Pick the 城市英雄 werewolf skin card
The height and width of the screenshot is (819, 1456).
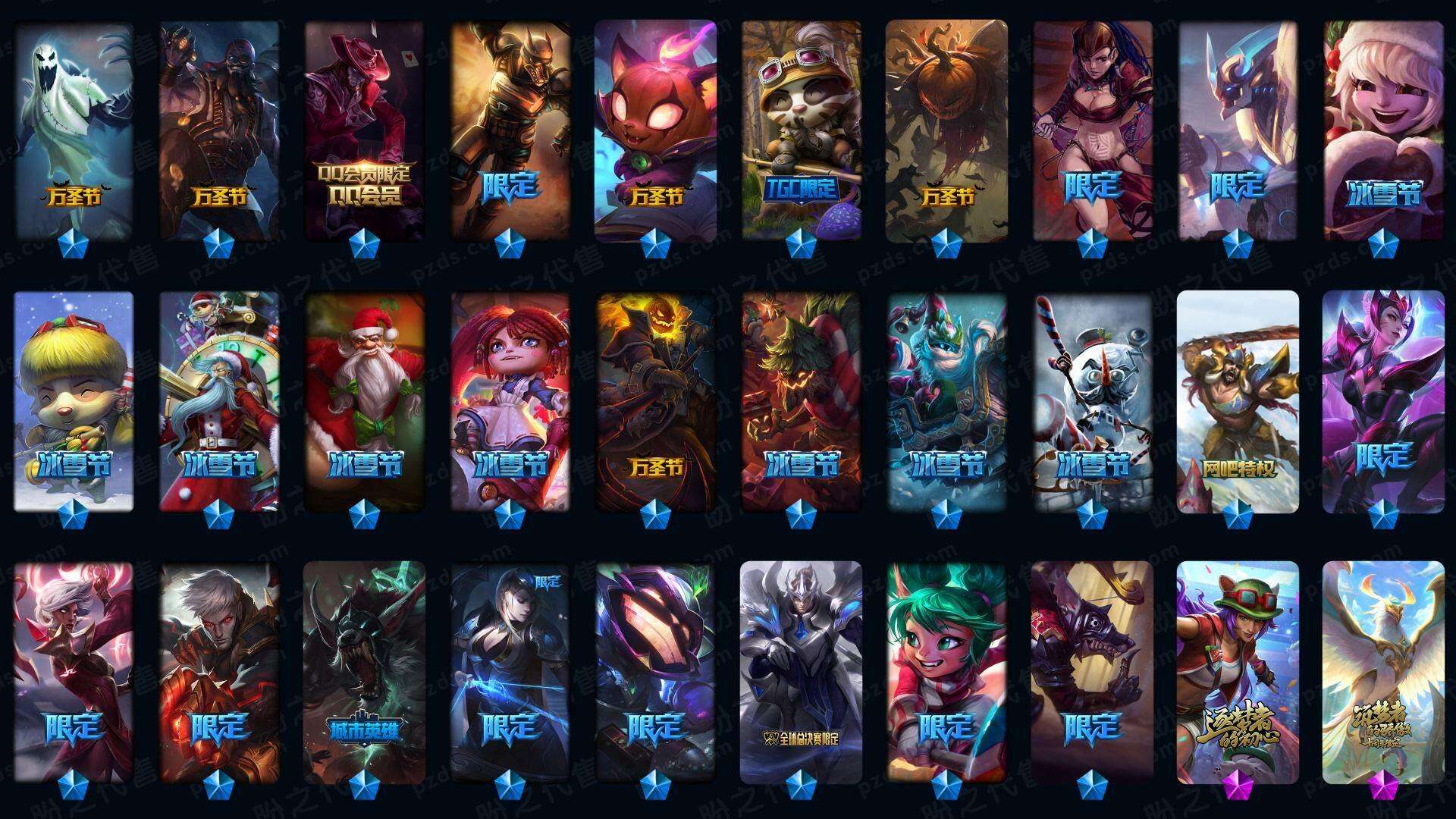click(x=364, y=671)
